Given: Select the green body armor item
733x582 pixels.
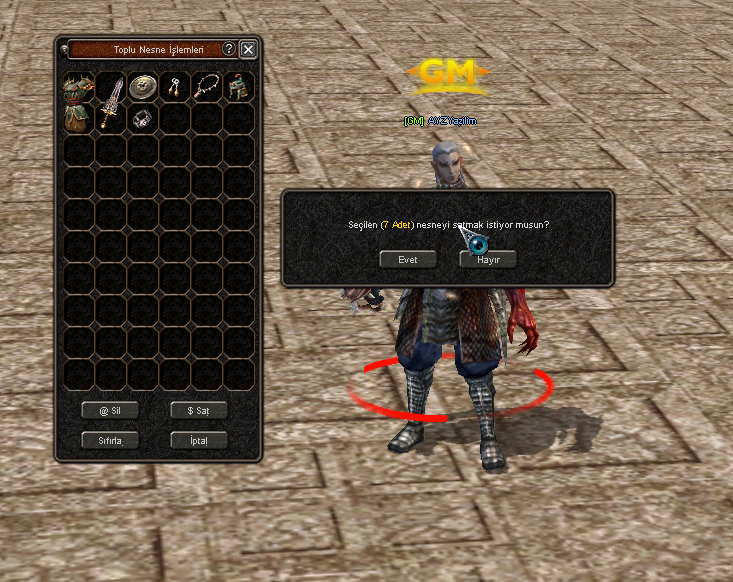Looking at the screenshot, I should (78, 102).
